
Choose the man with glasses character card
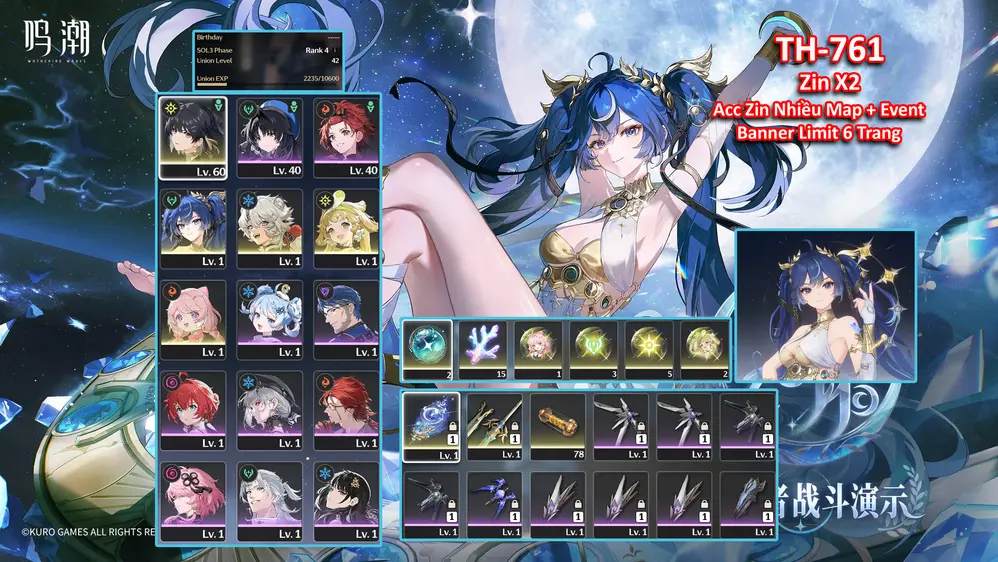[x=346, y=318]
